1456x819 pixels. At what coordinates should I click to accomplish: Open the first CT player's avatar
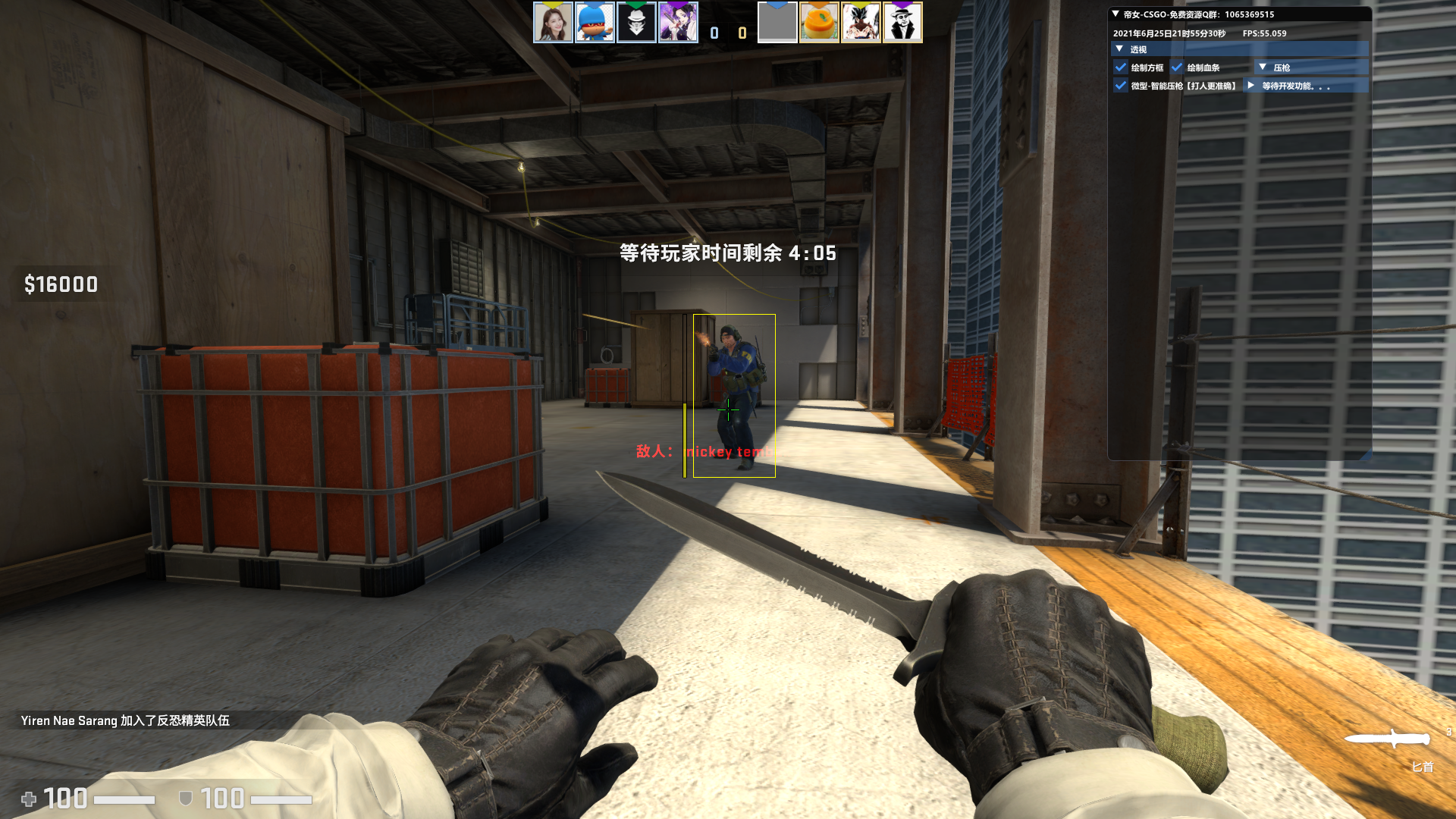click(x=554, y=23)
